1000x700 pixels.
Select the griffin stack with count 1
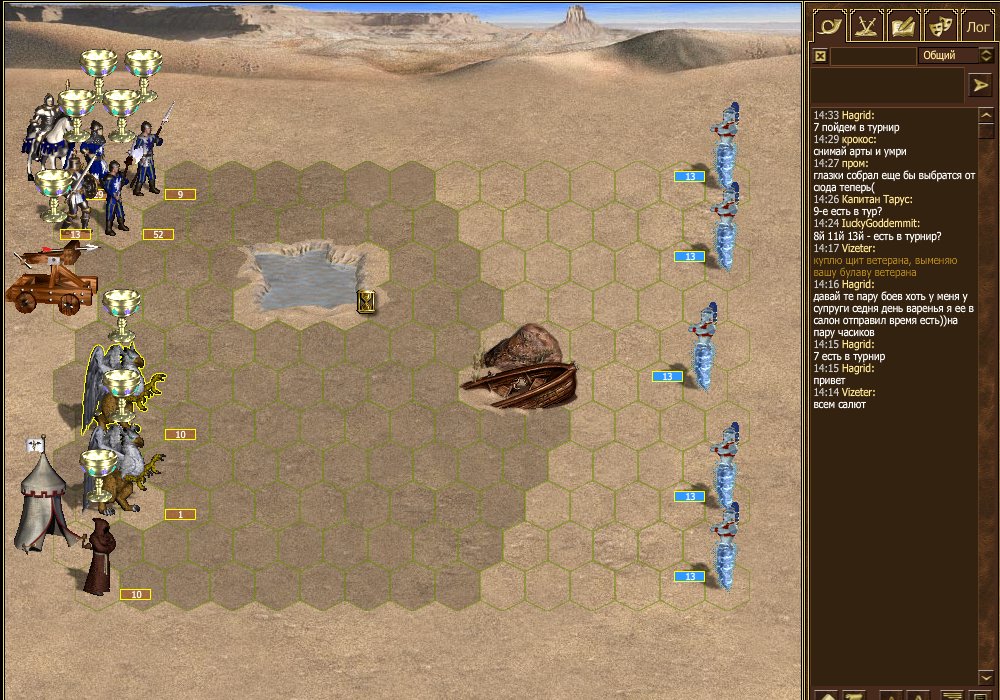[125, 480]
